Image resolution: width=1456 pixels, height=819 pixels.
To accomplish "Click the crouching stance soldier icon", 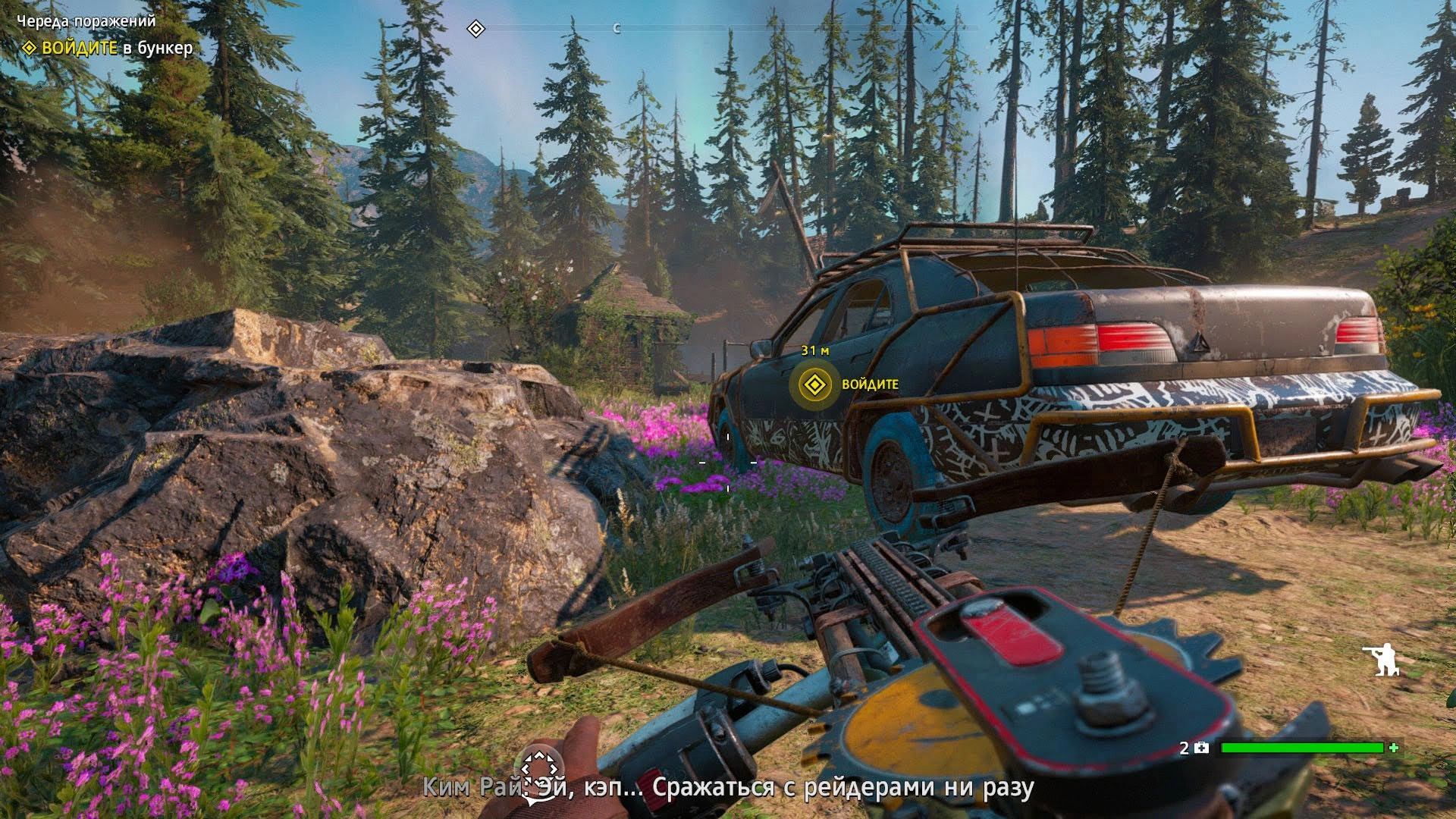I will point(1380,659).
